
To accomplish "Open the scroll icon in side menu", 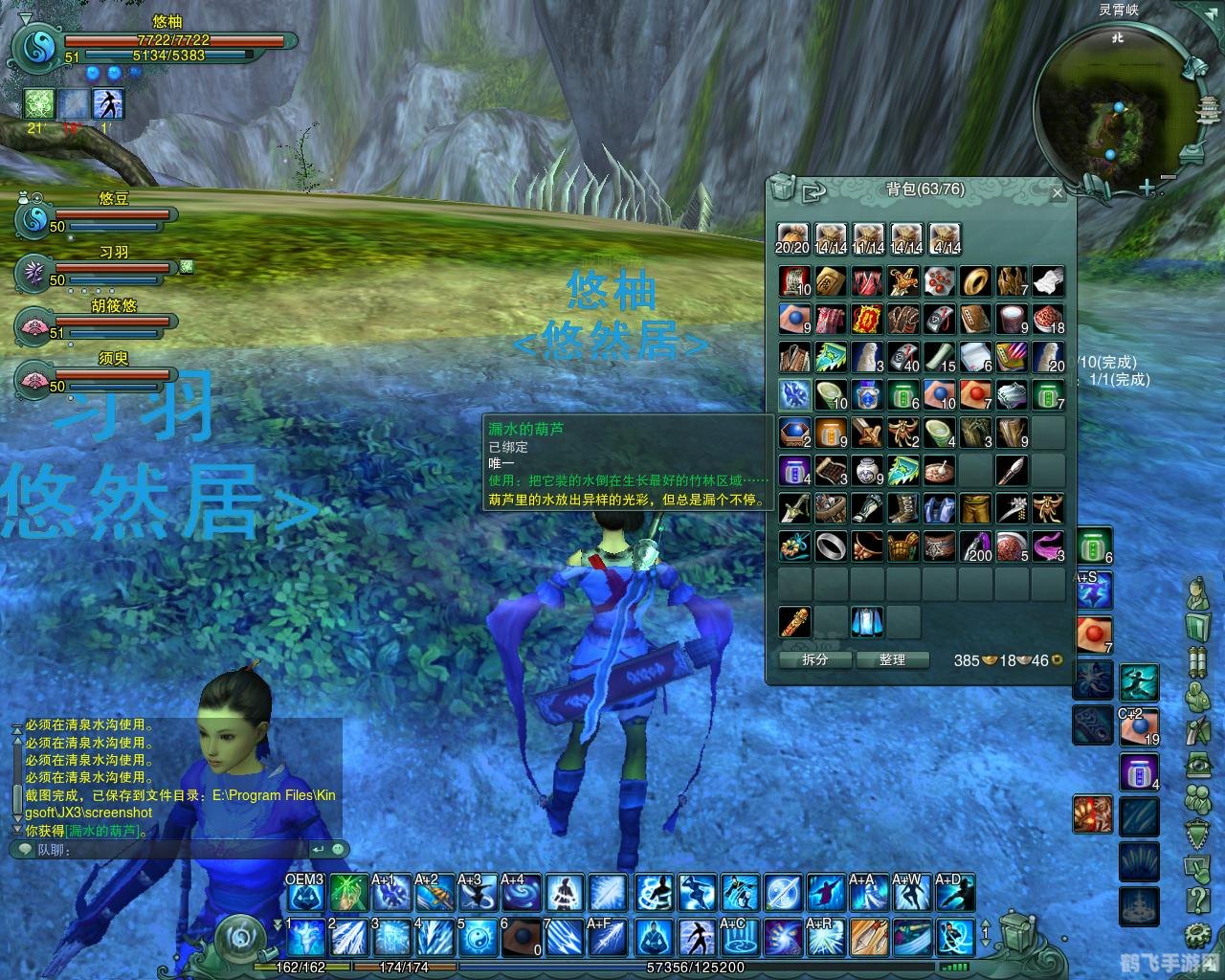I will click(x=1197, y=662).
